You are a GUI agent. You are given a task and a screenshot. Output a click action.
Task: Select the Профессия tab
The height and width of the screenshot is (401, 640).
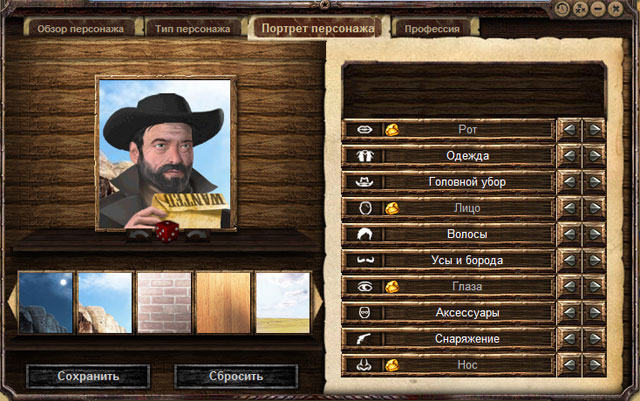[x=432, y=29]
